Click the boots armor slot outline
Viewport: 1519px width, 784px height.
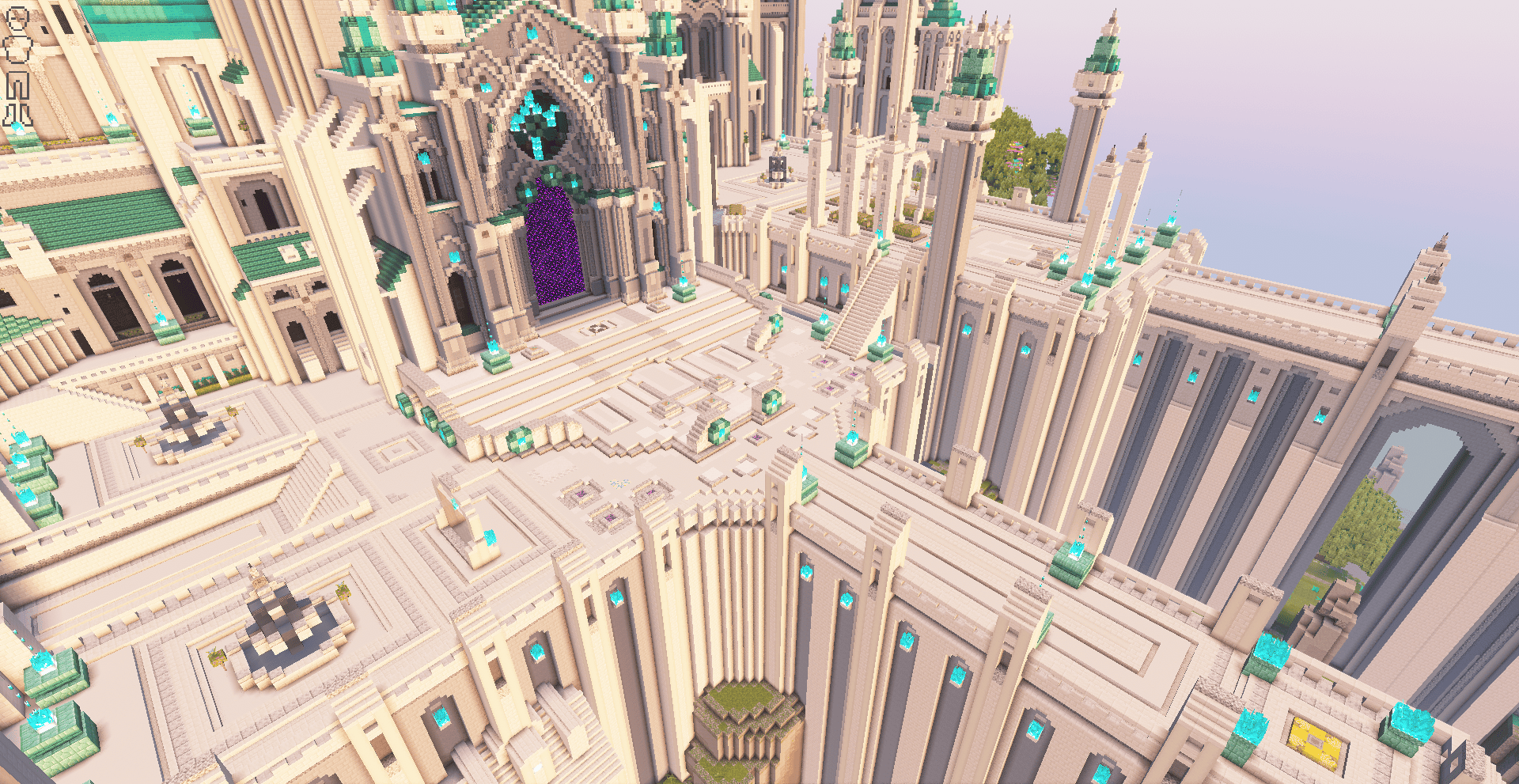pos(17,116)
